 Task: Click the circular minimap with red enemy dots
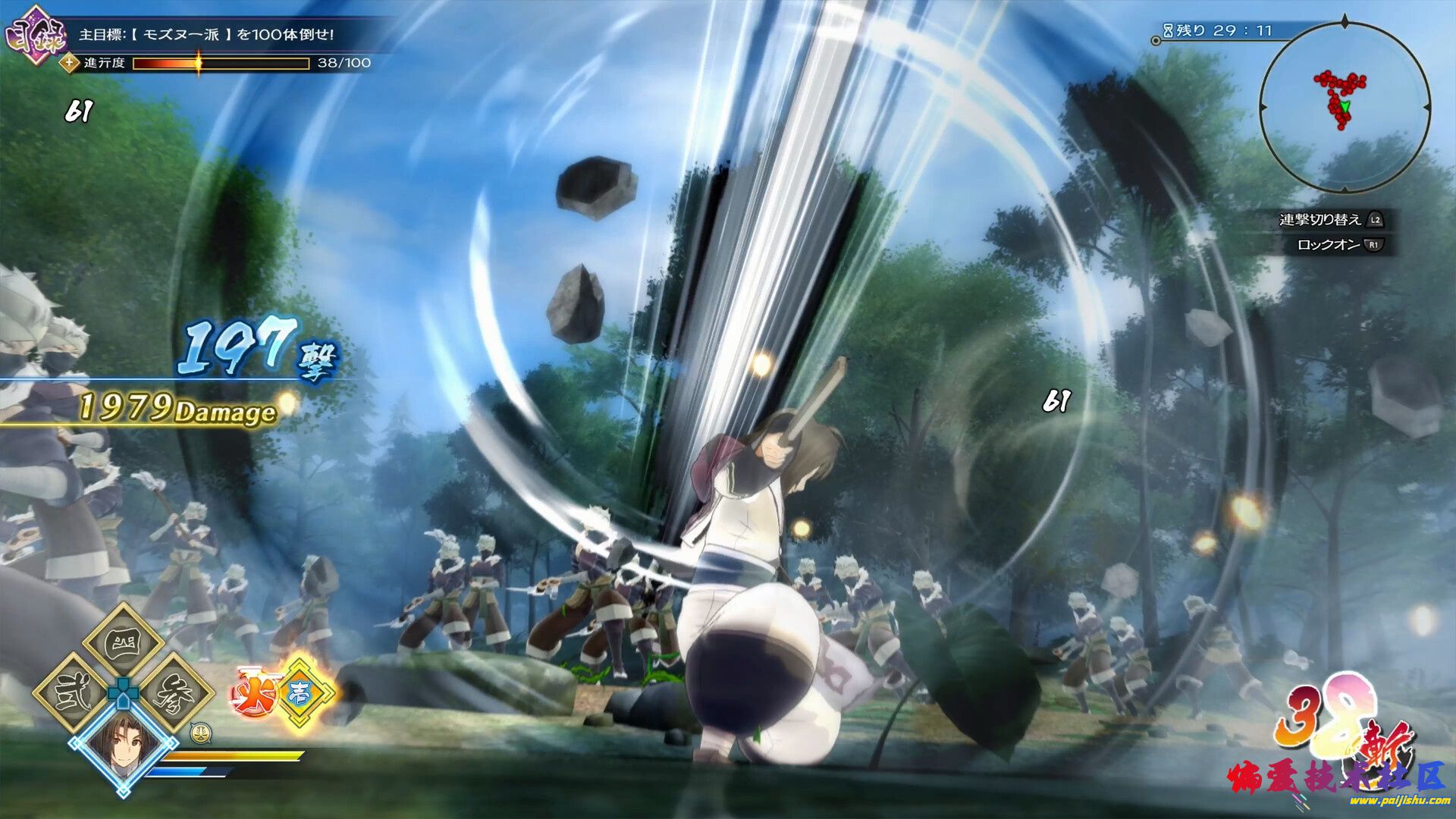point(1345,106)
